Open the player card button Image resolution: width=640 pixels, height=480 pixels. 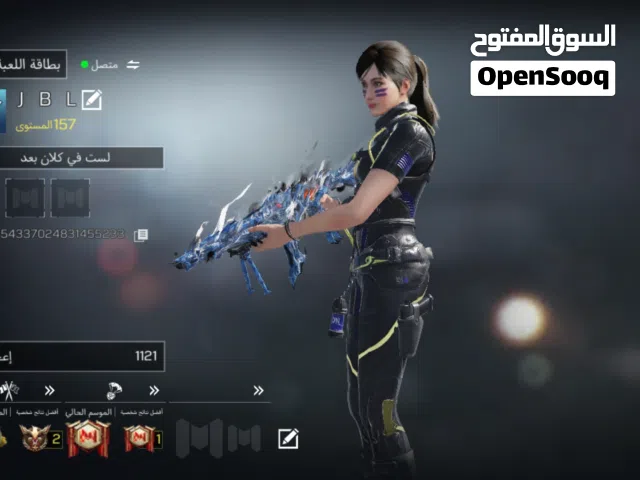(34, 65)
